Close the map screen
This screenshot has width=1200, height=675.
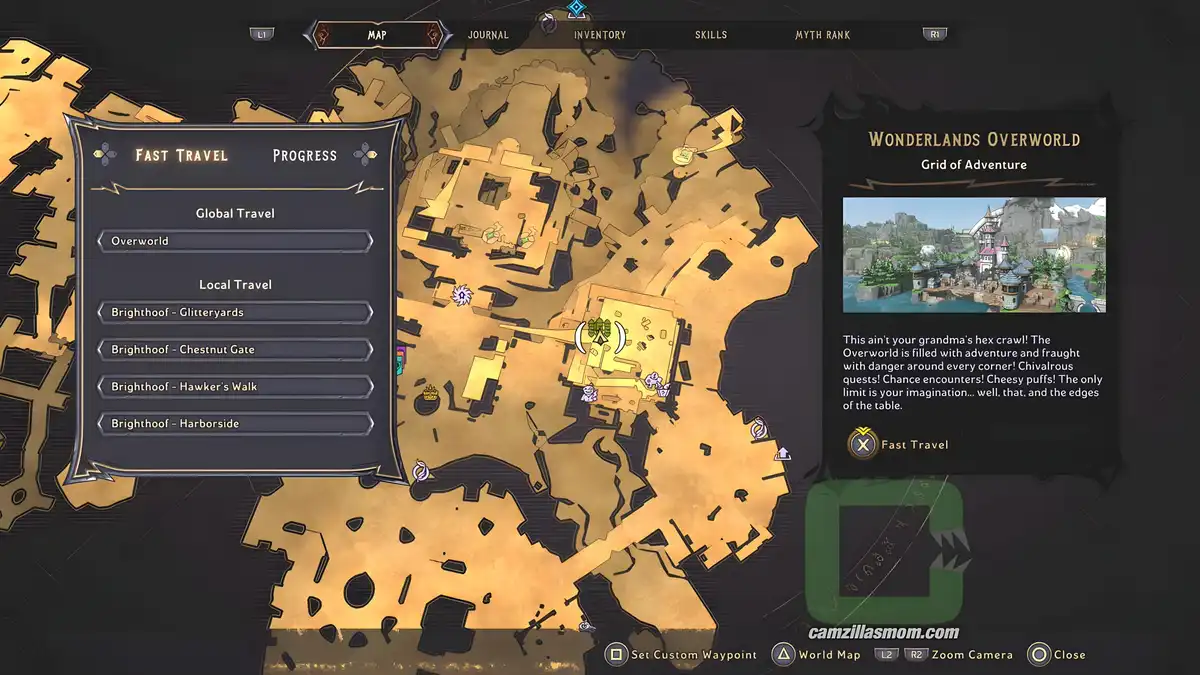click(x=1058, y=655)
